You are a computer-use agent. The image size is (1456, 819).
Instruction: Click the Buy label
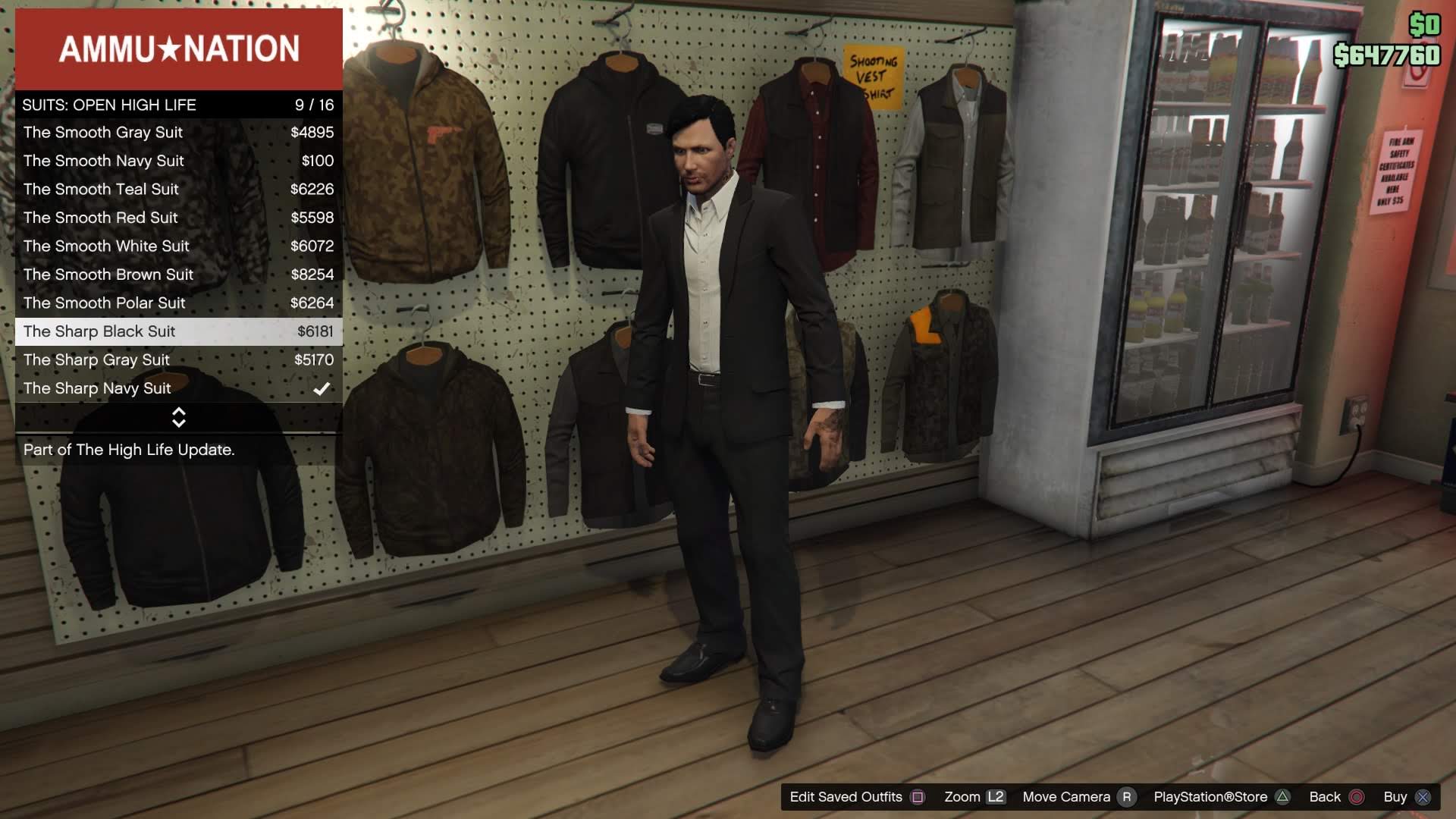click(1395, 797)
